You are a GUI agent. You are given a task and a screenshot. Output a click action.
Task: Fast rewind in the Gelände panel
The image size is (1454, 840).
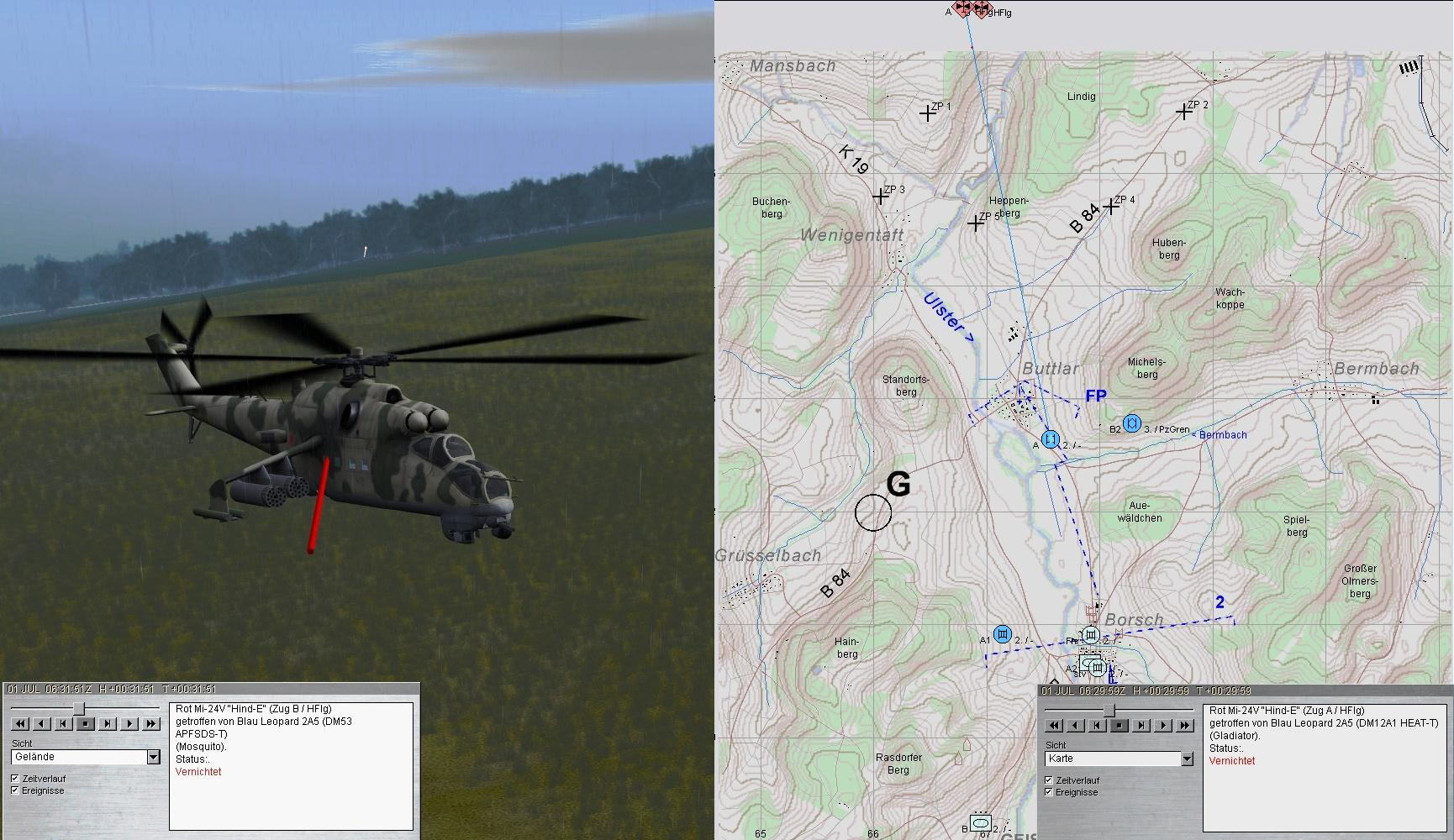coord(20,723)
